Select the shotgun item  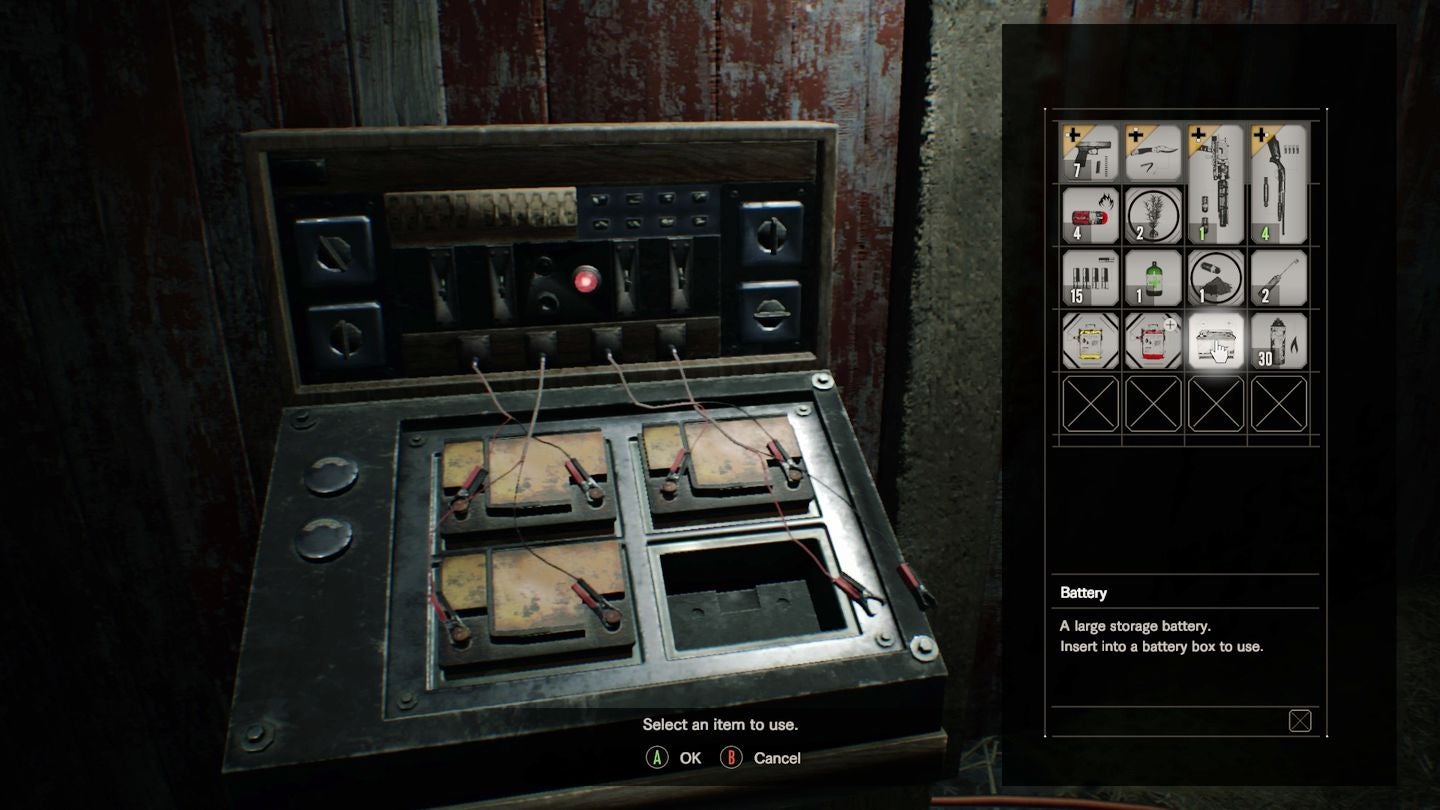(x=1279, y=186)
